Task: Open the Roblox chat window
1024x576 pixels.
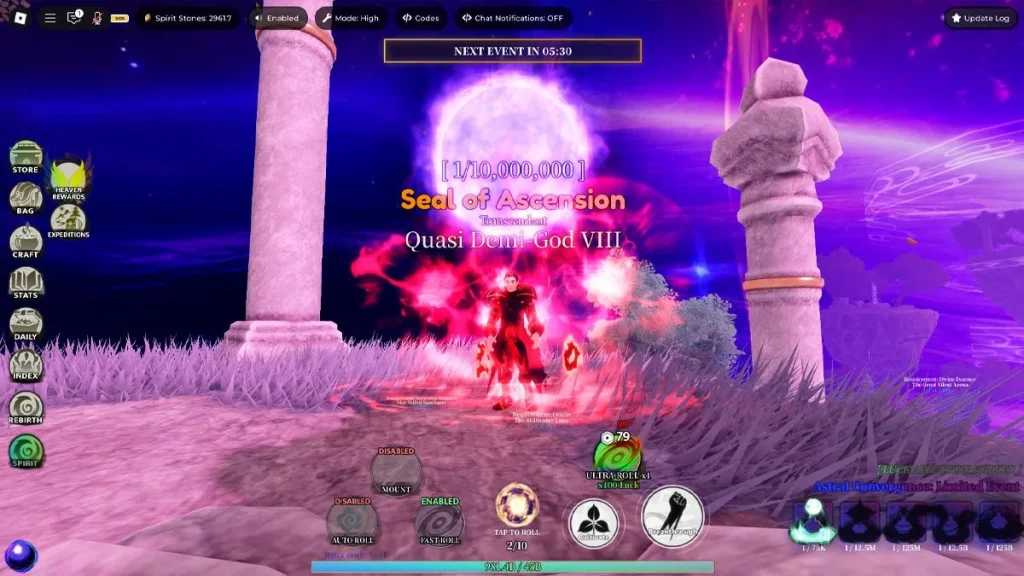Action: coord(74,18)
